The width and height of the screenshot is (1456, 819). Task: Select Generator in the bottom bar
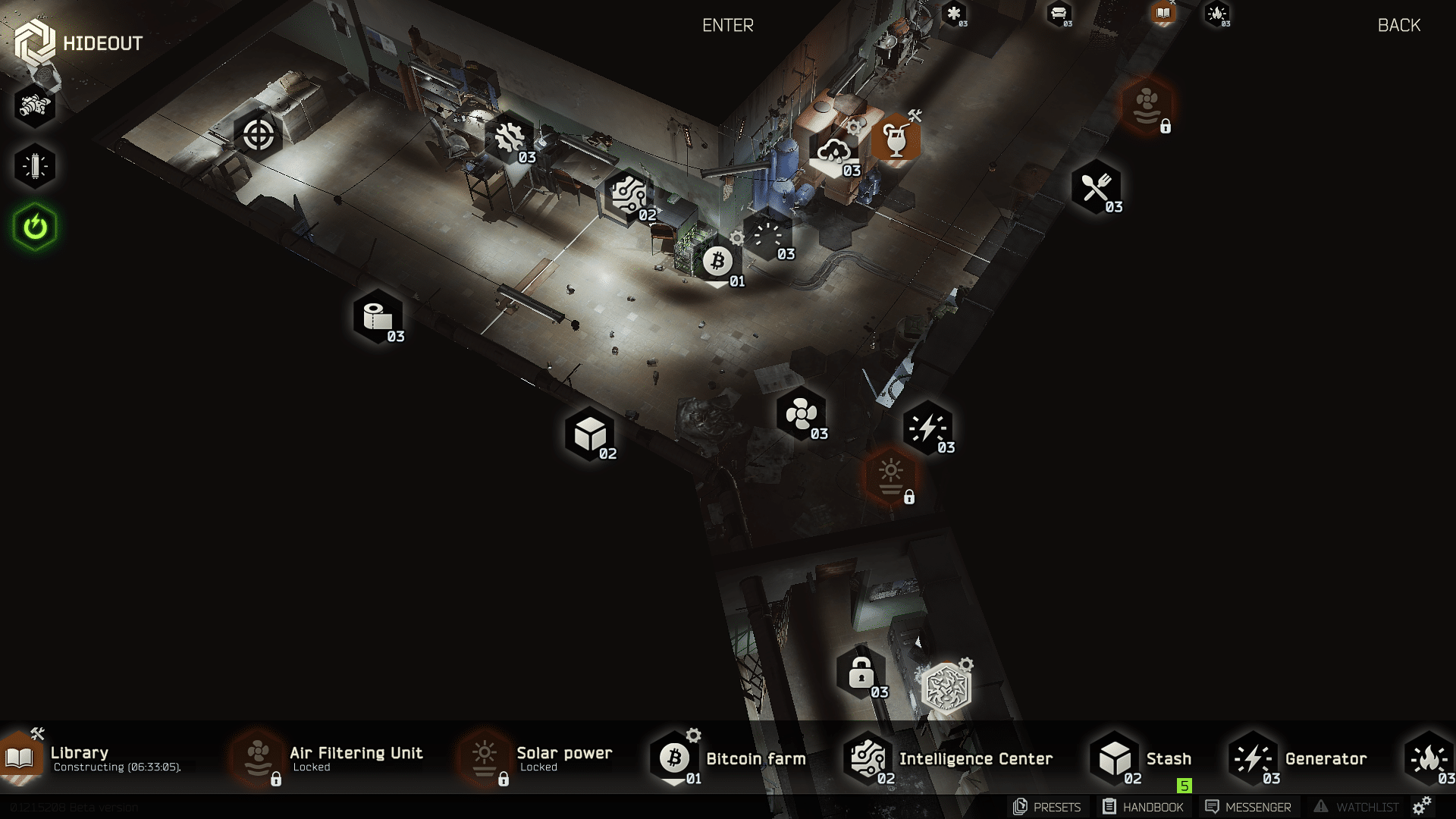coord(1325,758)
